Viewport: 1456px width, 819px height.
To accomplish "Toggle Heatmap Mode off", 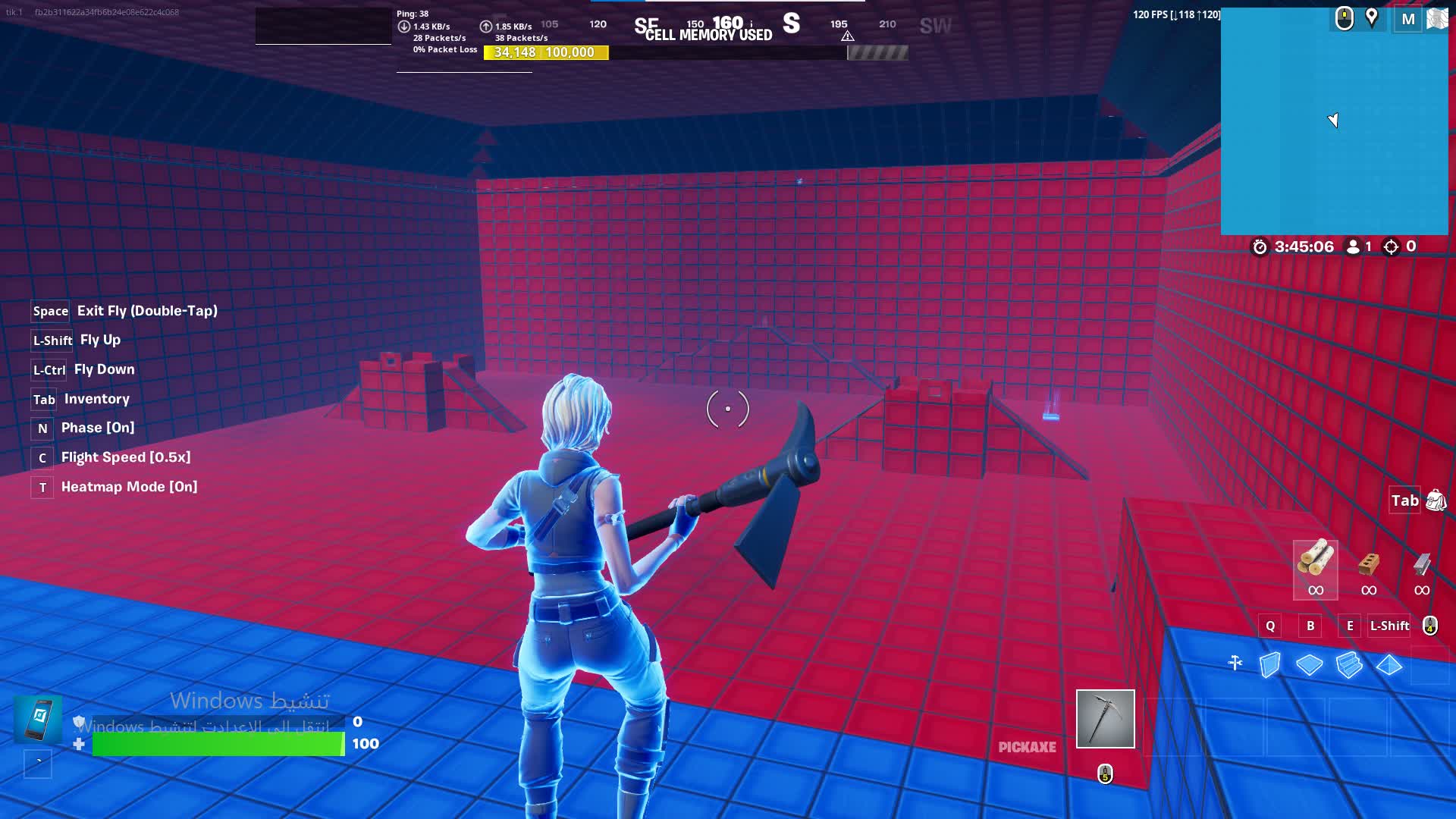I will click(130, 486).
